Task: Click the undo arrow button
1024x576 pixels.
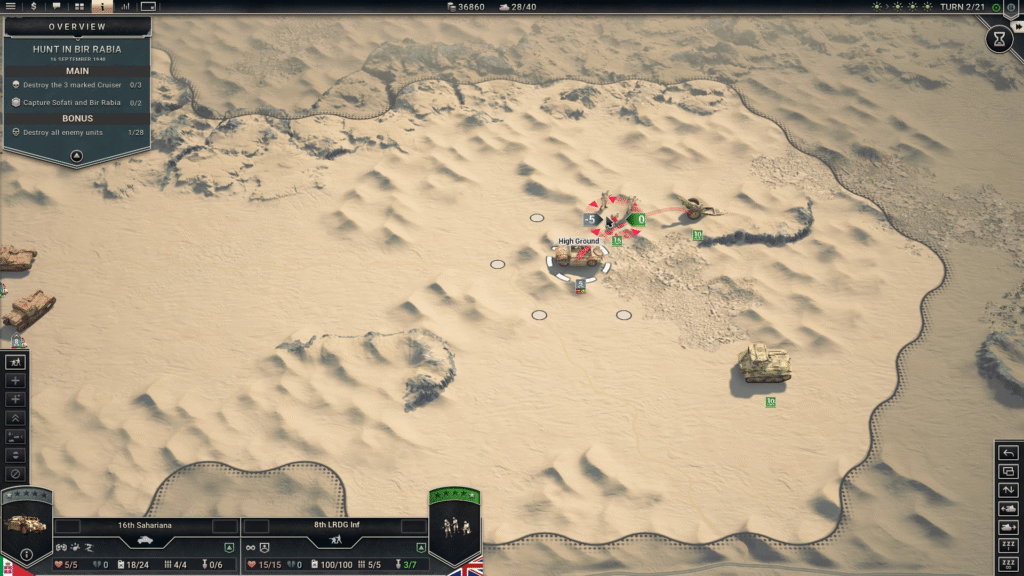Action: click(1008, 453)
